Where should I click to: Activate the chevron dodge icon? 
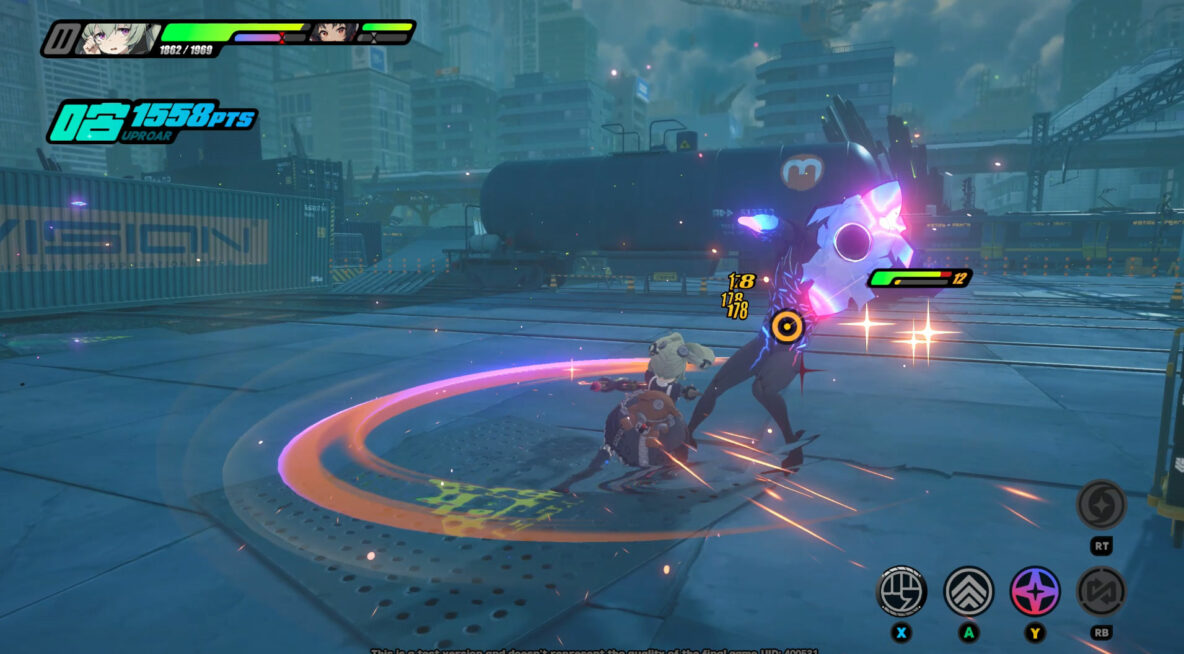968,591
